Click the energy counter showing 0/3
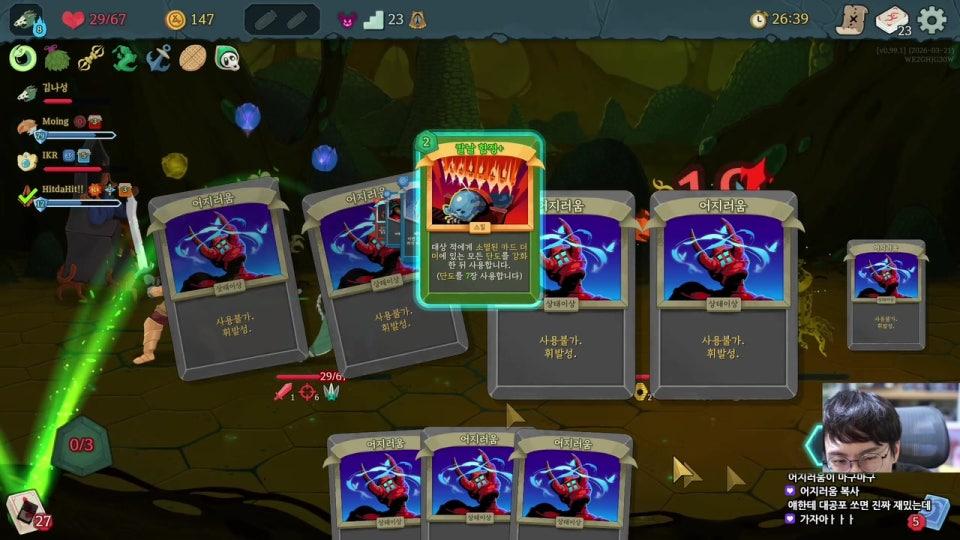 pyautogui.click(x=81, y=444)
